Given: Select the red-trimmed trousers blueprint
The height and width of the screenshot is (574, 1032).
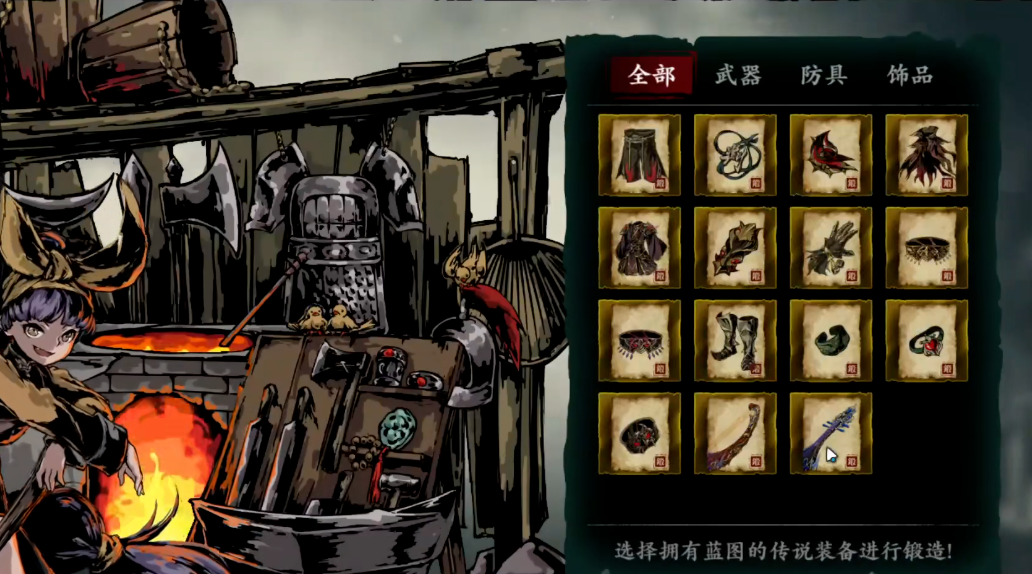Looking at the screenshot, I should pyautogui.click(x=639, y=155).
